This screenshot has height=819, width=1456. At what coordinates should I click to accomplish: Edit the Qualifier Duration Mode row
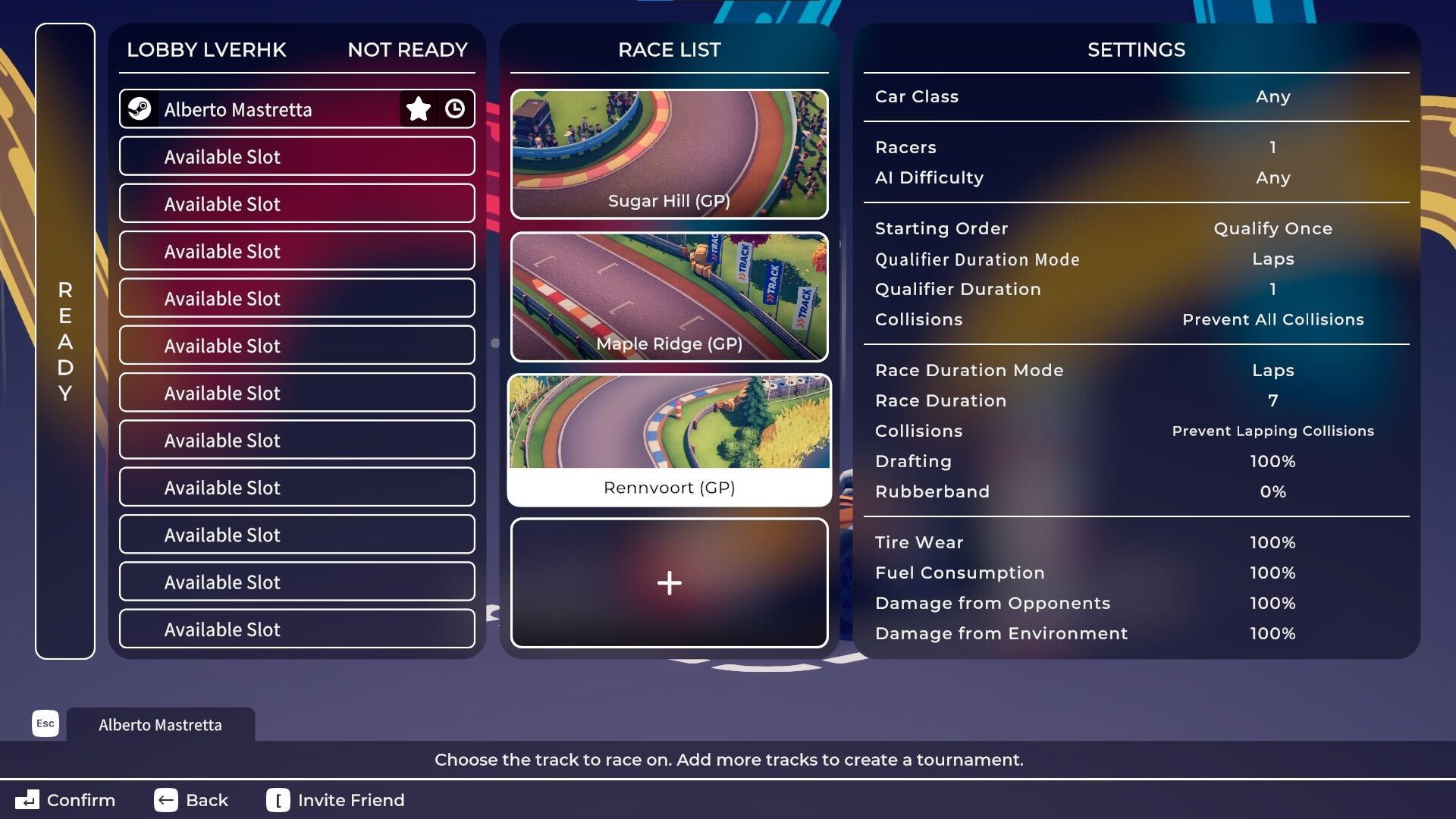pyautogui.click(x=1136, y=259)
